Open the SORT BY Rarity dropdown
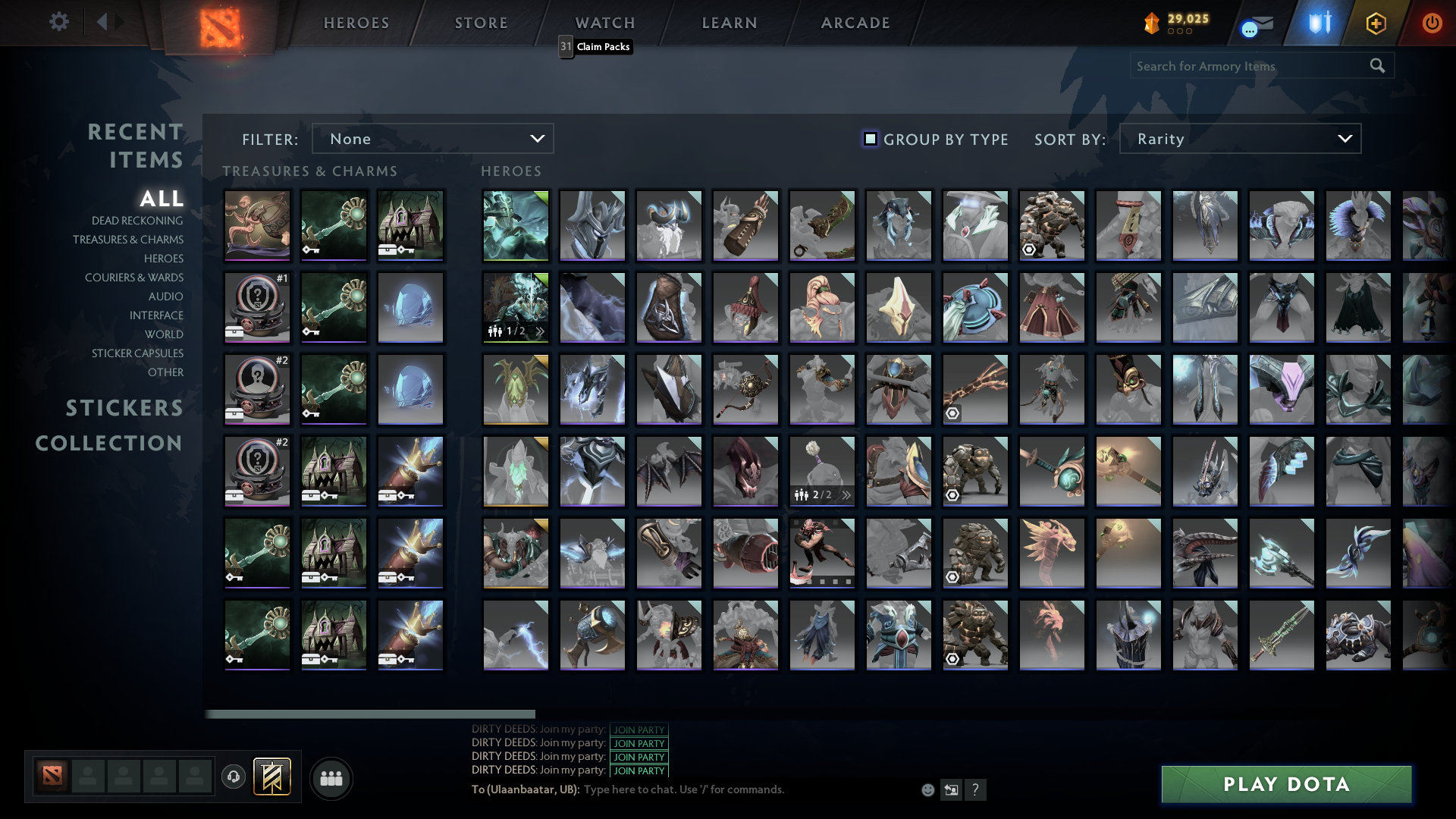The width and height of the screenshot is (1456, 819). [1239, 138]
